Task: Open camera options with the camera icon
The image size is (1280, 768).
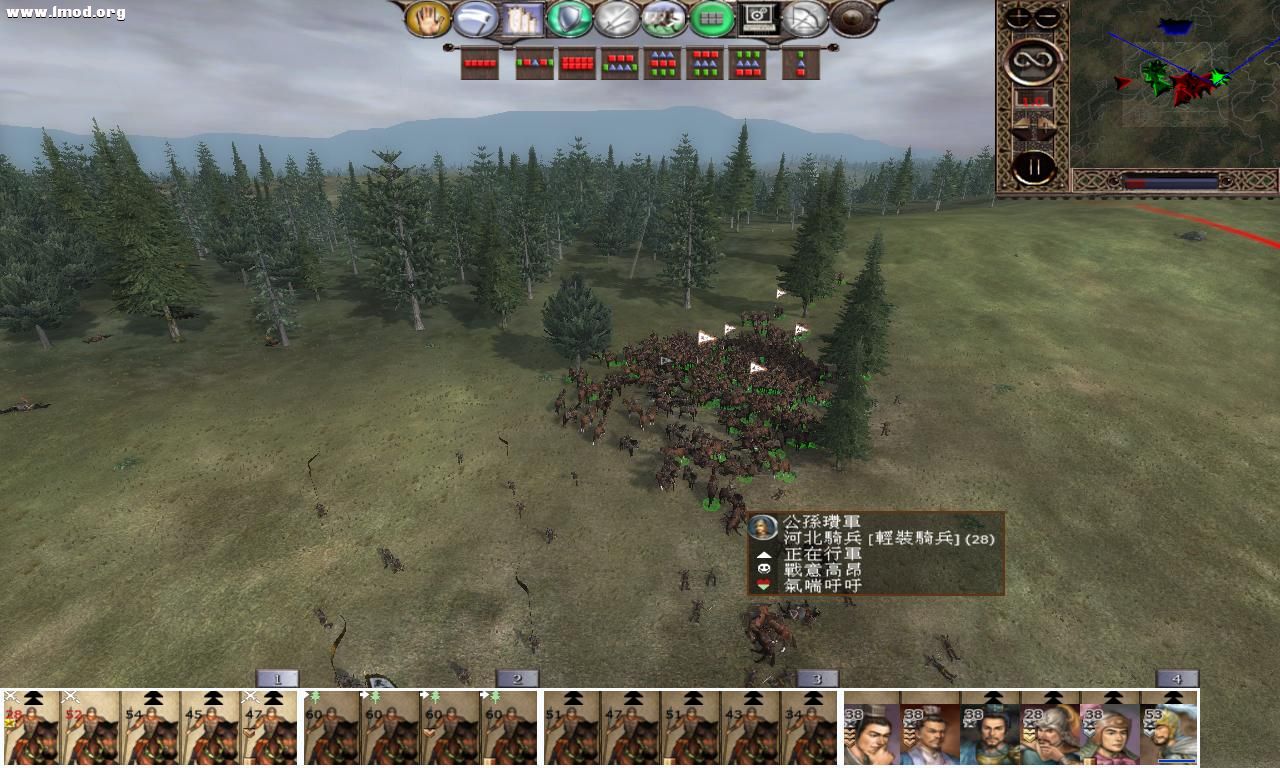Action: click(x=760, y=18)
